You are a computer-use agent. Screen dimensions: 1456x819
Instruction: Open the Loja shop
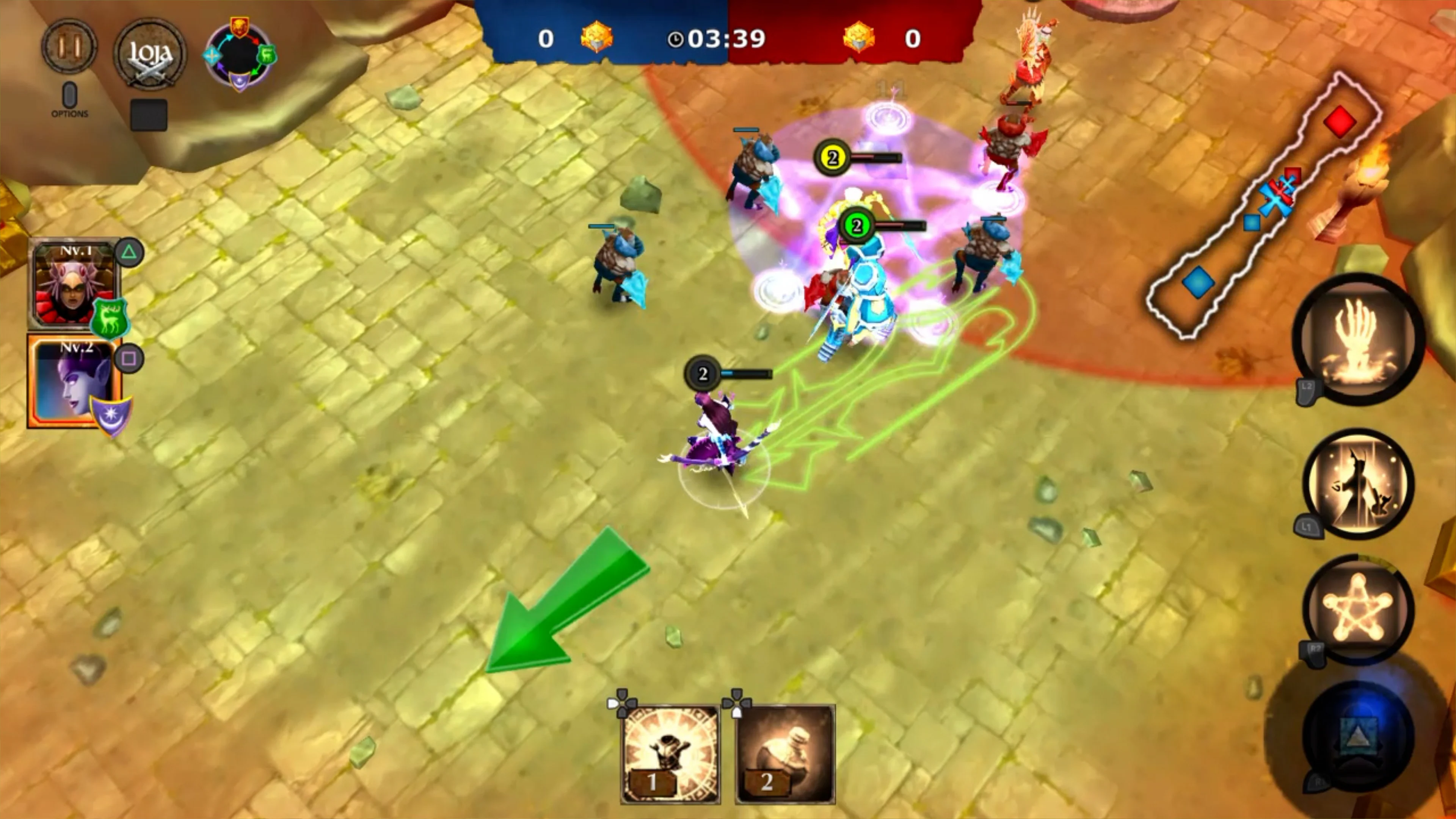pos(150,54)
